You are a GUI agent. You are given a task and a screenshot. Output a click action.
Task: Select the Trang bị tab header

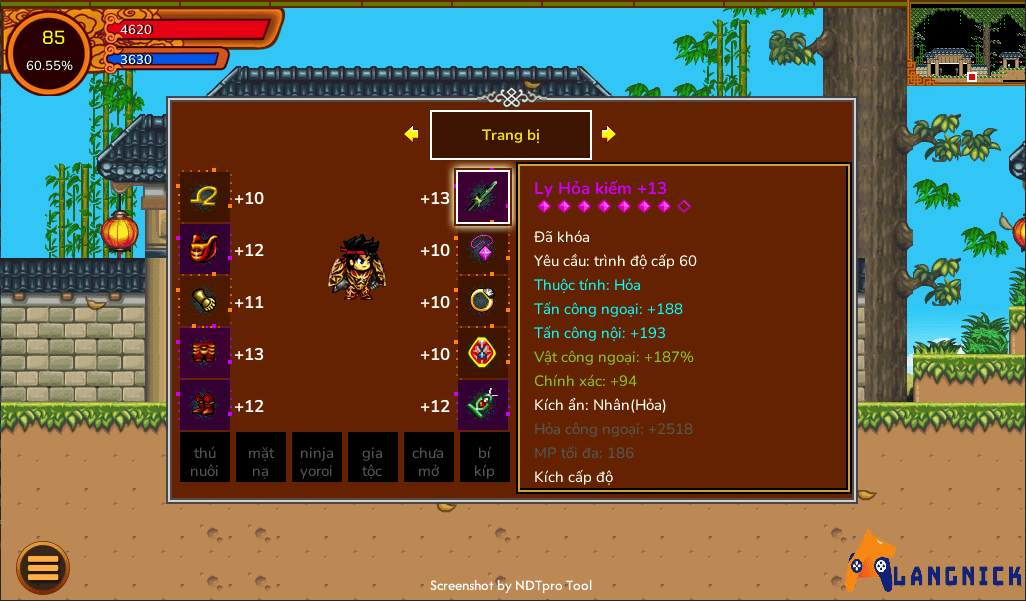(510, 135)
